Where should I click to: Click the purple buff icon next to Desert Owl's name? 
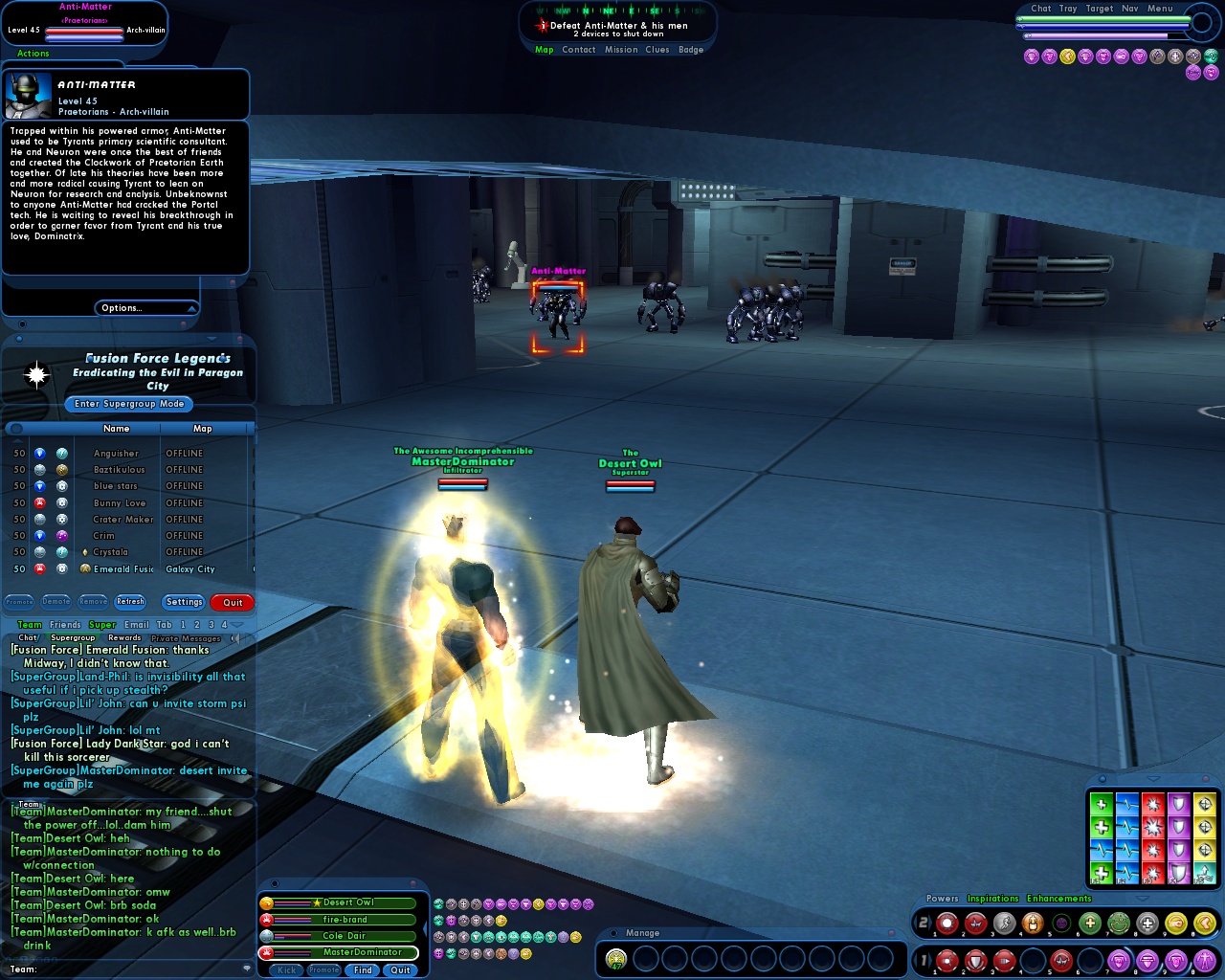[489, 903]
